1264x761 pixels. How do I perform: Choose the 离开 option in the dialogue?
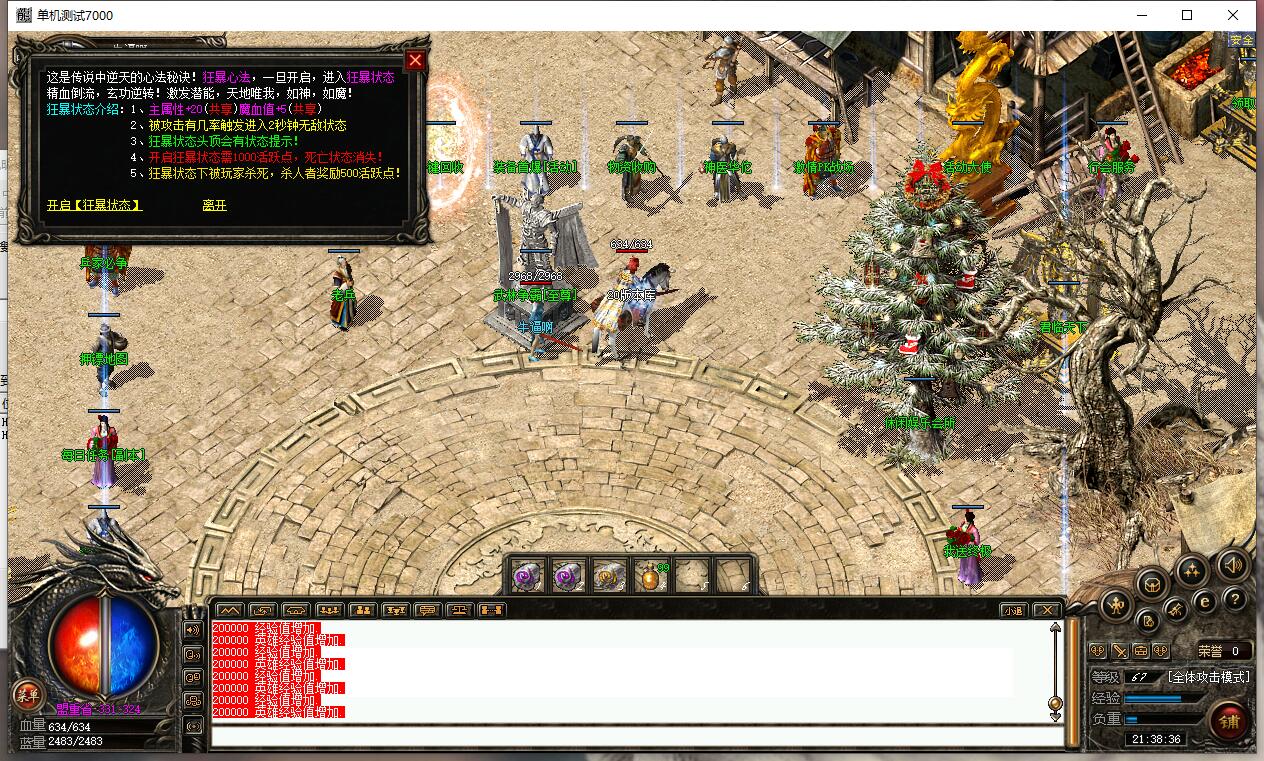pyautogui.click(x=214, y=205)
